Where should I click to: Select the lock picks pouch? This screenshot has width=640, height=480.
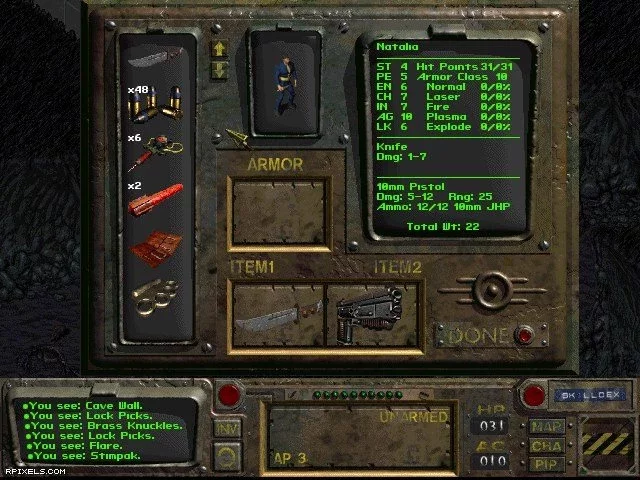click(156, 247)
